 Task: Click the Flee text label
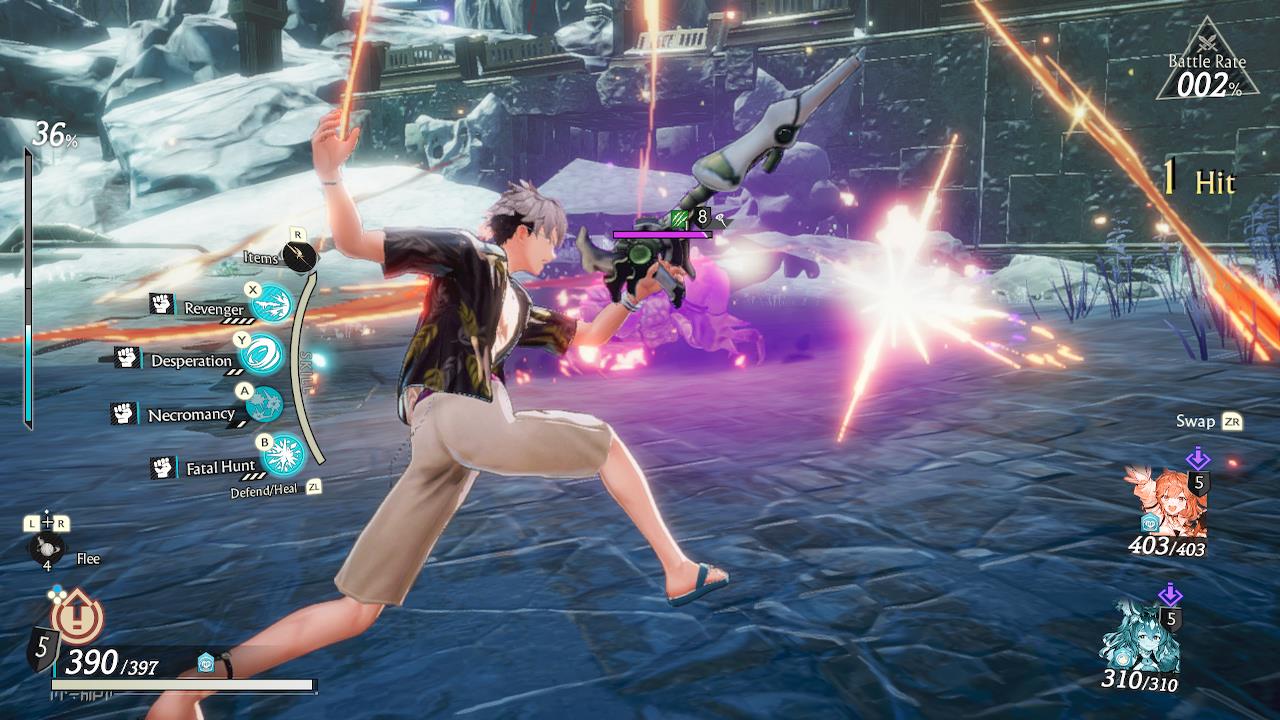point(86,559)
